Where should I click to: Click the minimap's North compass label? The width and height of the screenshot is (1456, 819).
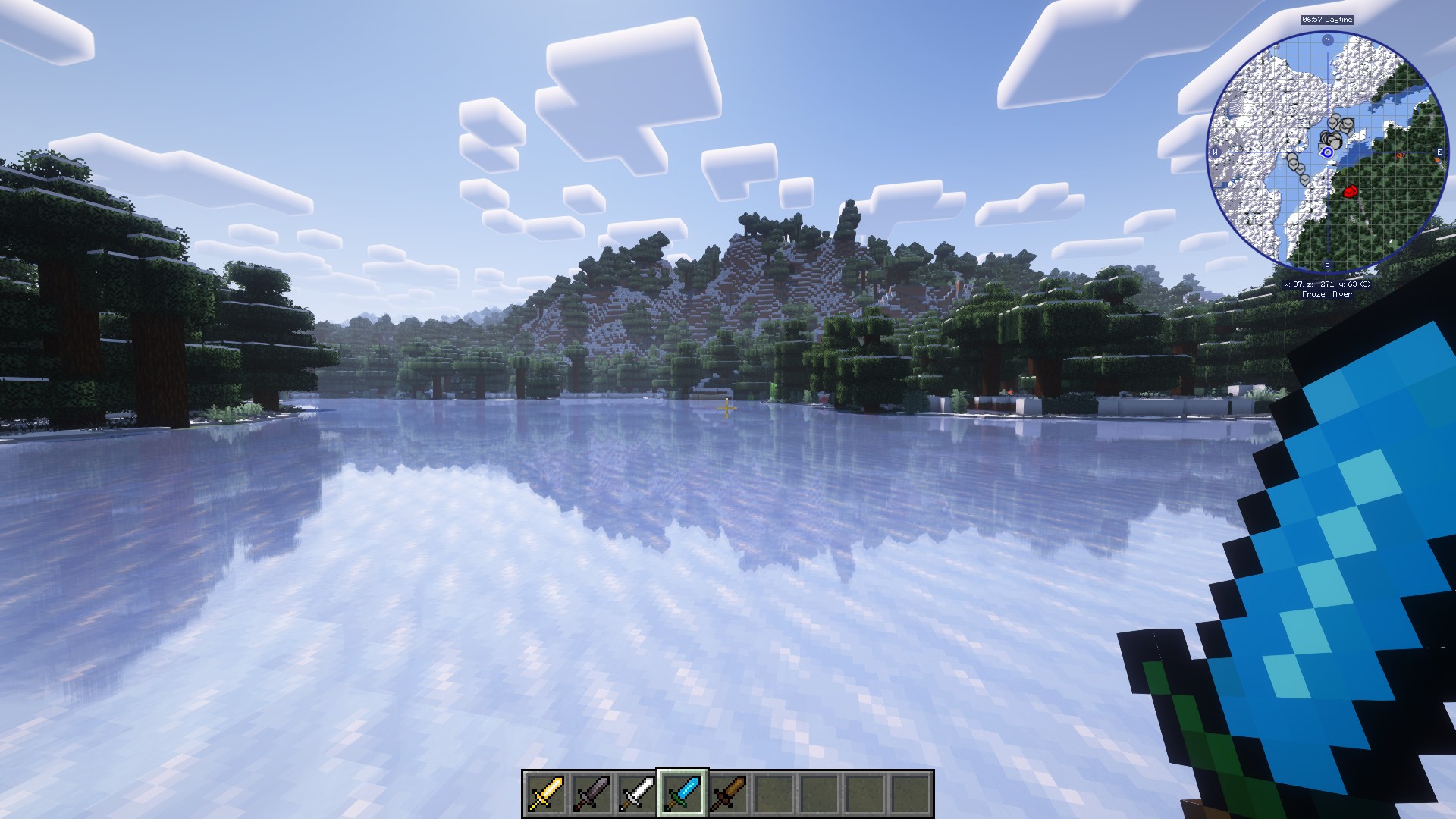1327,40
